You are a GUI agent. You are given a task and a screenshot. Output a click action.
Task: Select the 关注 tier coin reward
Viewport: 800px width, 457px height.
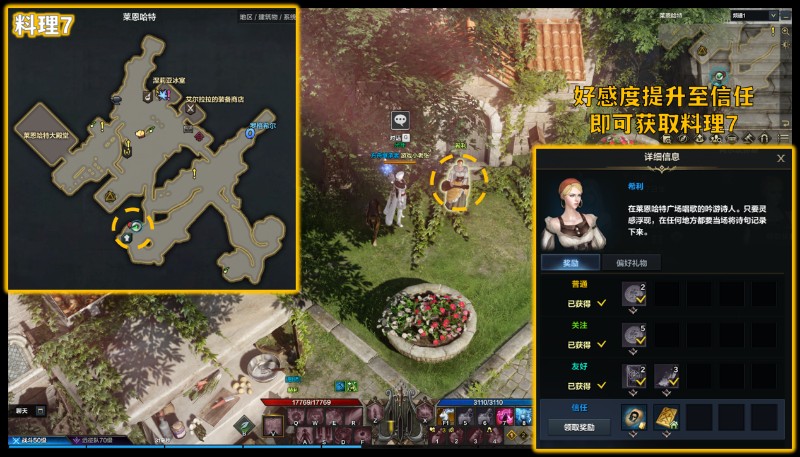[x=632, y=333]
